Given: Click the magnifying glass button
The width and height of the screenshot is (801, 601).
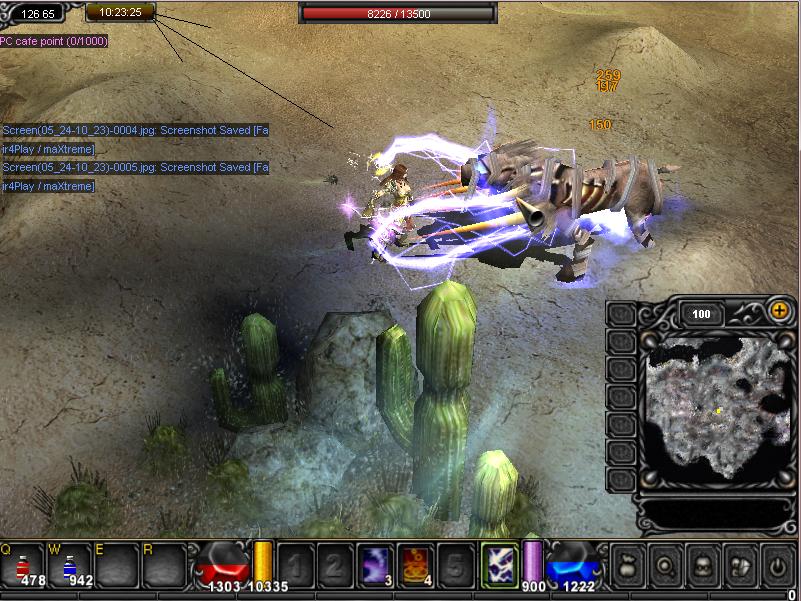Looking at the screenshot, I should click(x=663, y=564).
